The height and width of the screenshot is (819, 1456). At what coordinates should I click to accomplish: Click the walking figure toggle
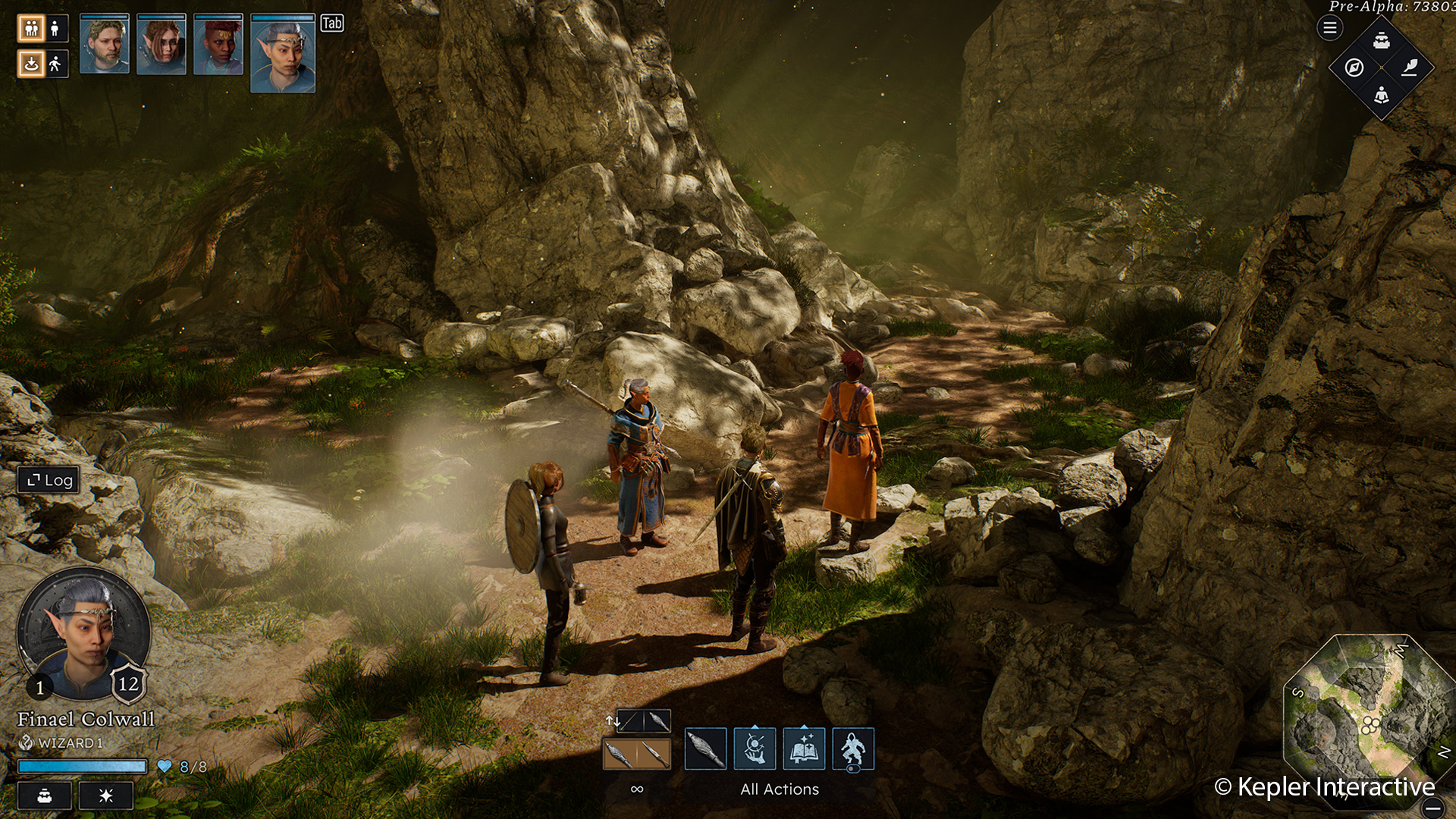(x=55, y=64)
